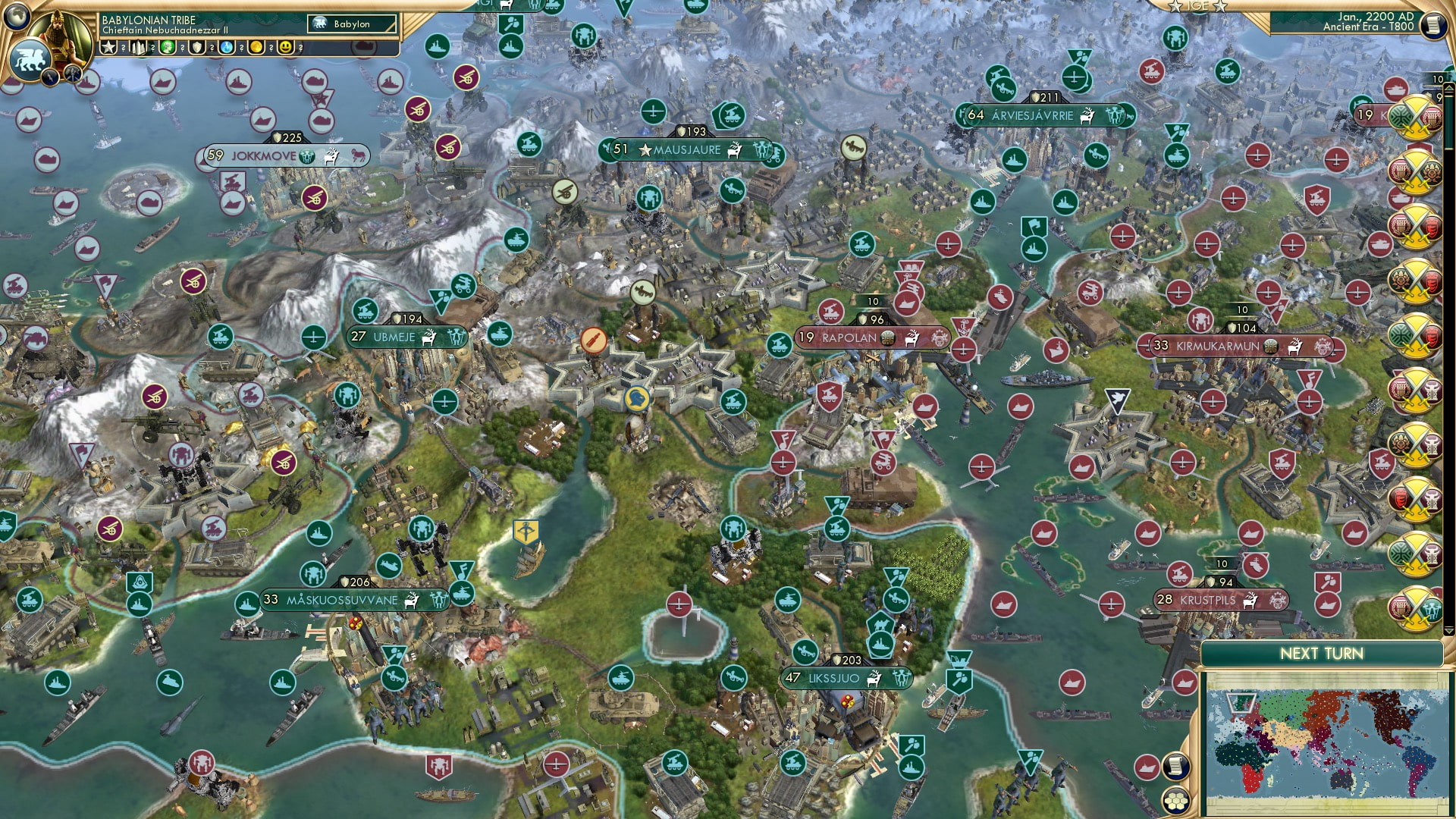This screenshot has width=1456, height=819.
Task: Click the green culture icon in the status bar
Action: (x=168, y=49)
